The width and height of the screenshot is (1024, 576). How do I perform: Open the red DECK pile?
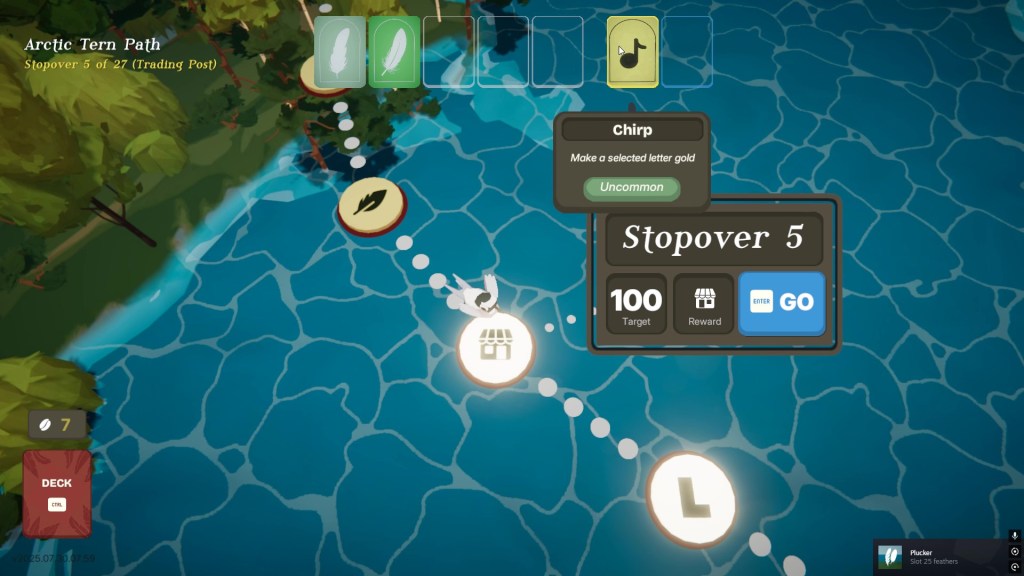click(57, 492)
